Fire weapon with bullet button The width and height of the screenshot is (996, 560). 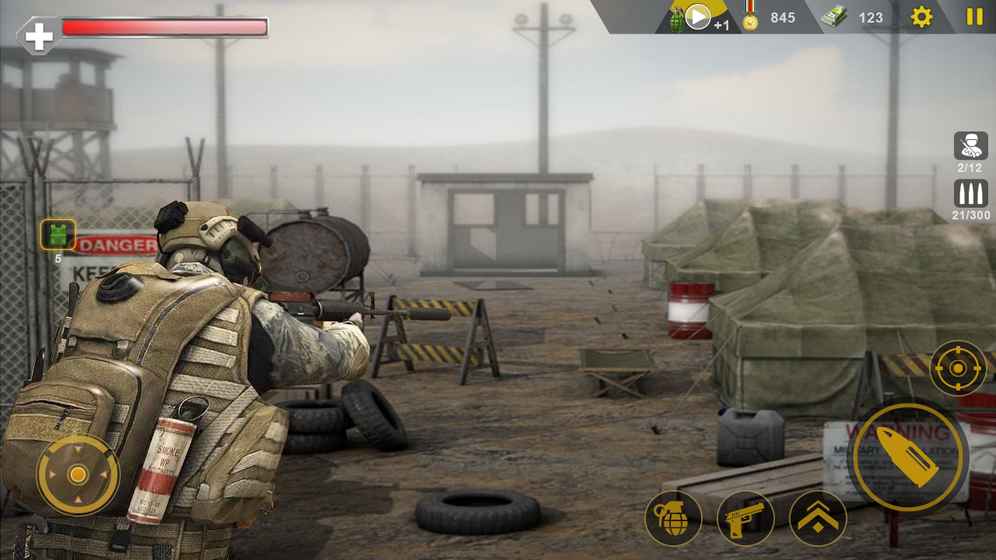[908, 457]
